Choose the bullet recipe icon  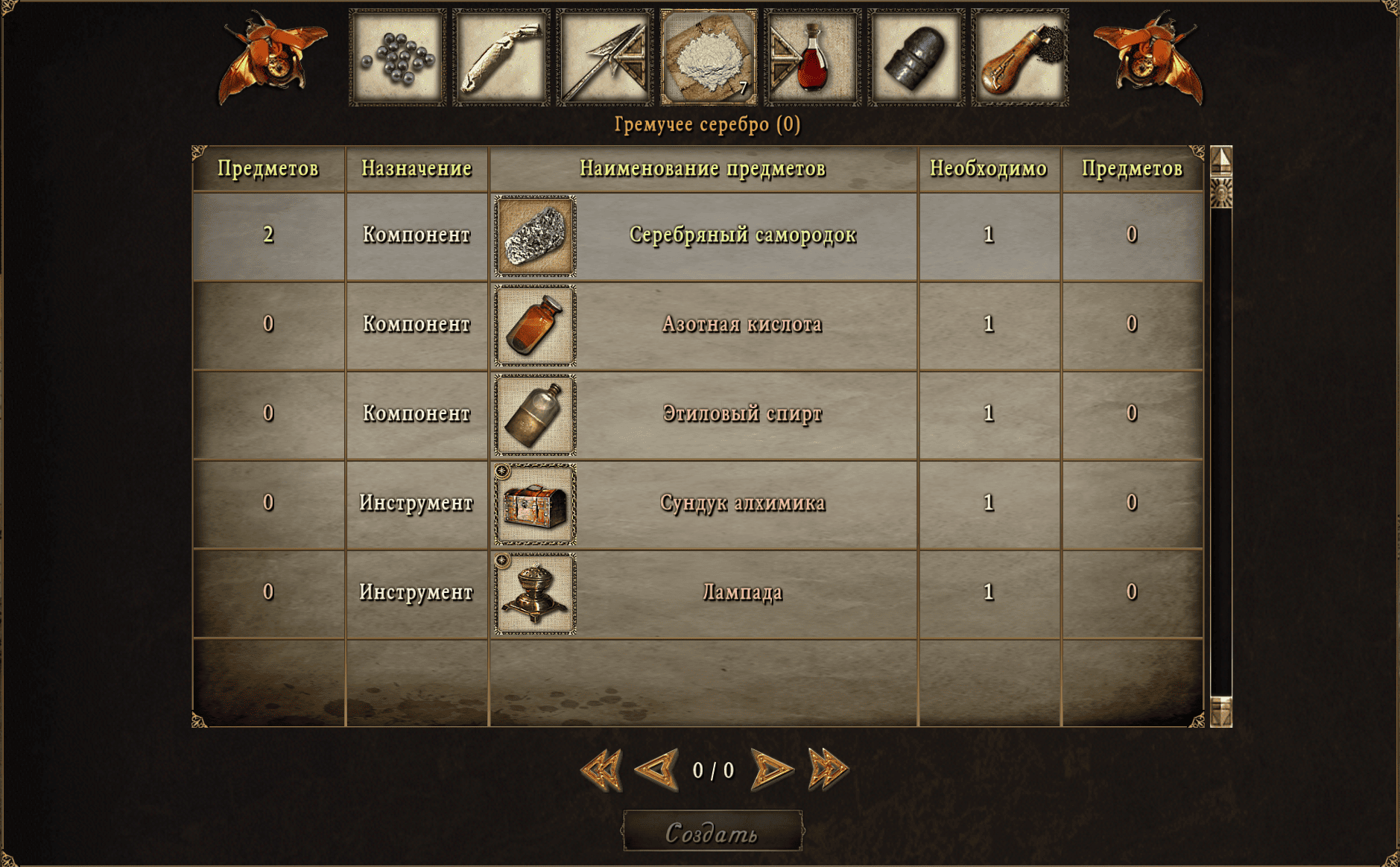pos(916,57)
